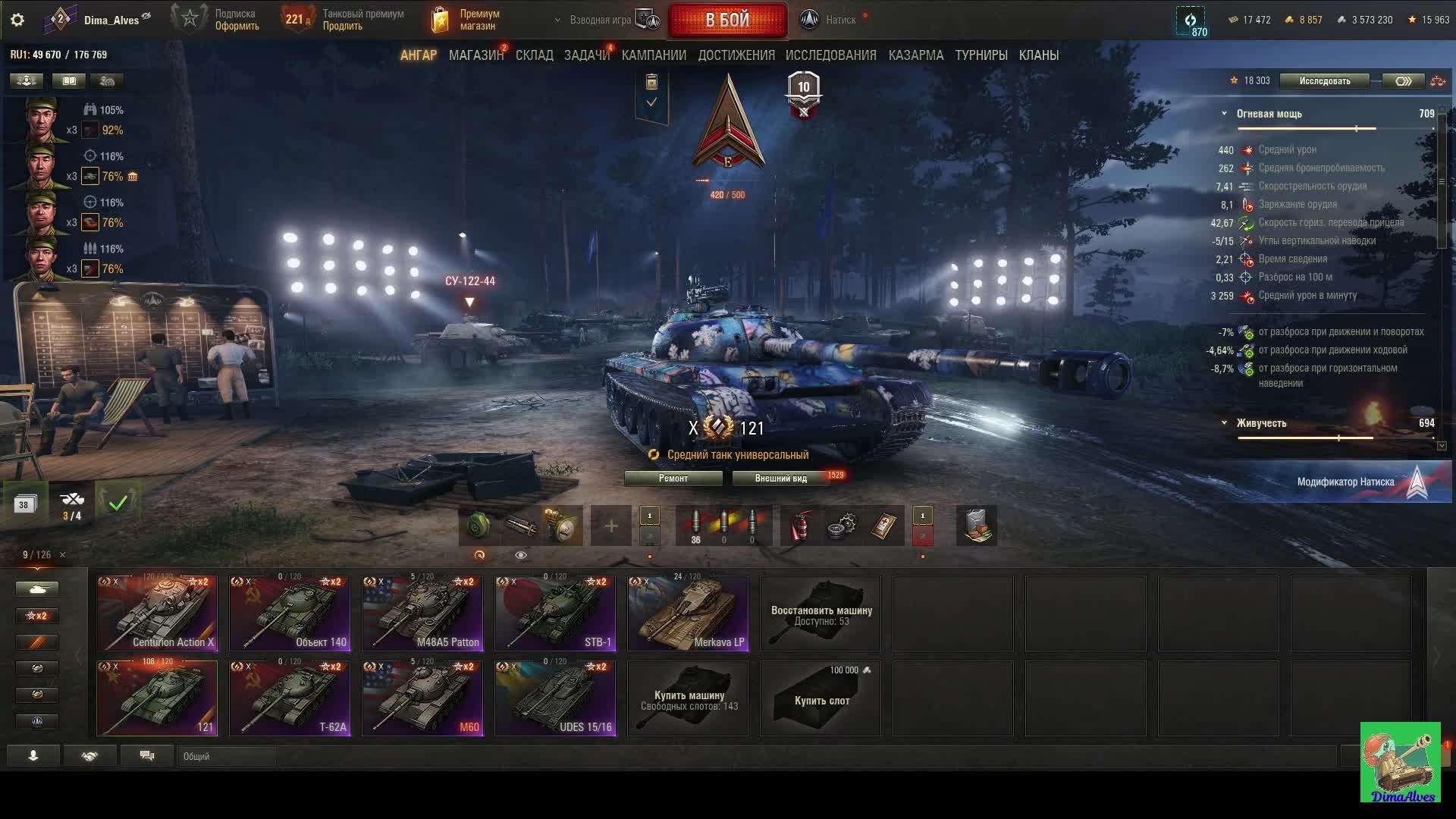This screenshot has height=819, width=1456.
Task: Collapse the Огневая мощь stats section
Action: pos(1224,114)
